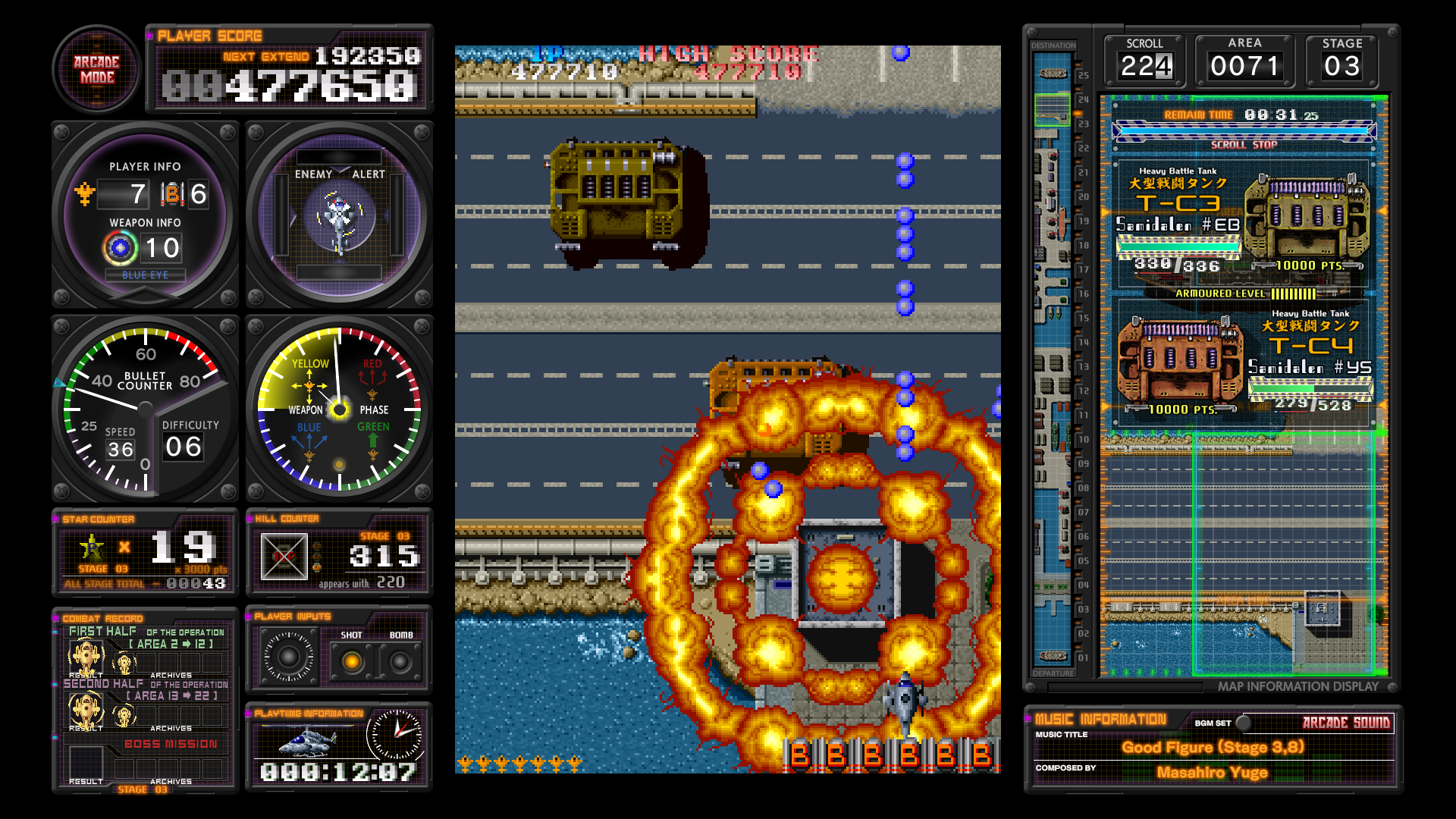Viewport: 1456px width, 819px height.
Task: Click the Good Figure music title link
Action: click(x=1214, y=748)
